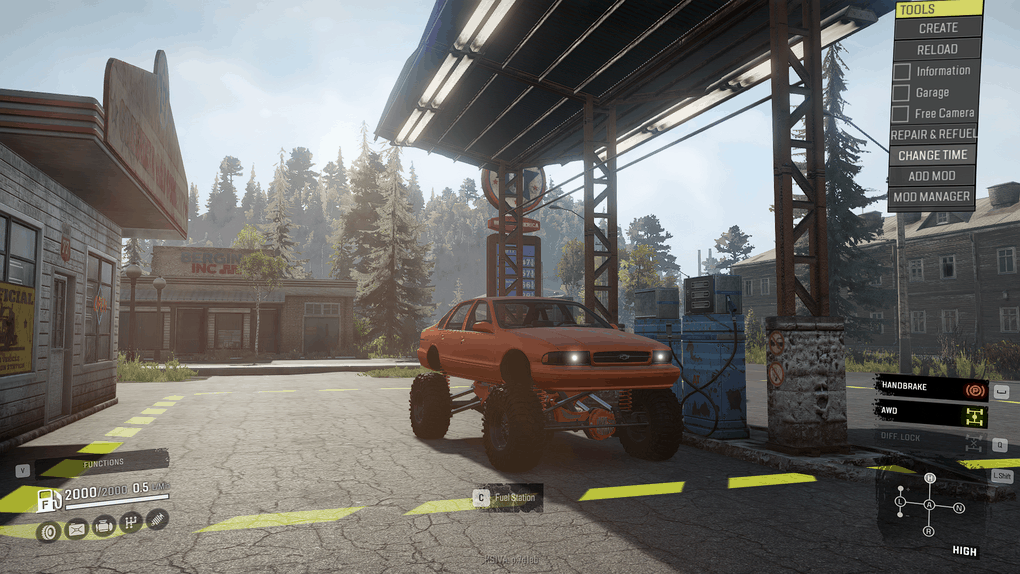Click the CREATE button in Tools
1020x574 pixels.
[x=938, y=28]
